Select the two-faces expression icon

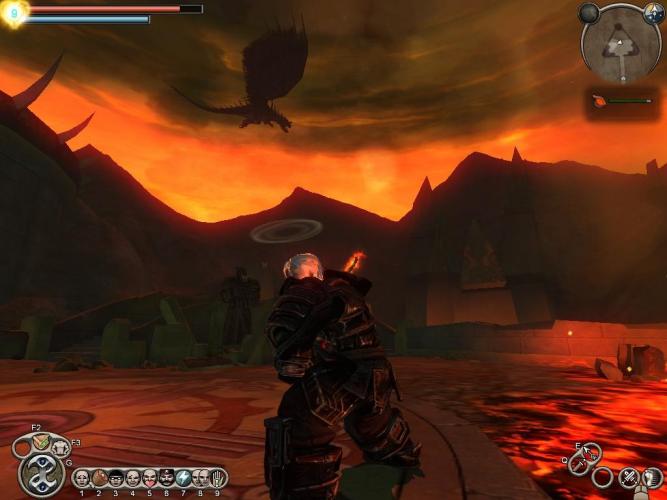[x=200, y=478]
